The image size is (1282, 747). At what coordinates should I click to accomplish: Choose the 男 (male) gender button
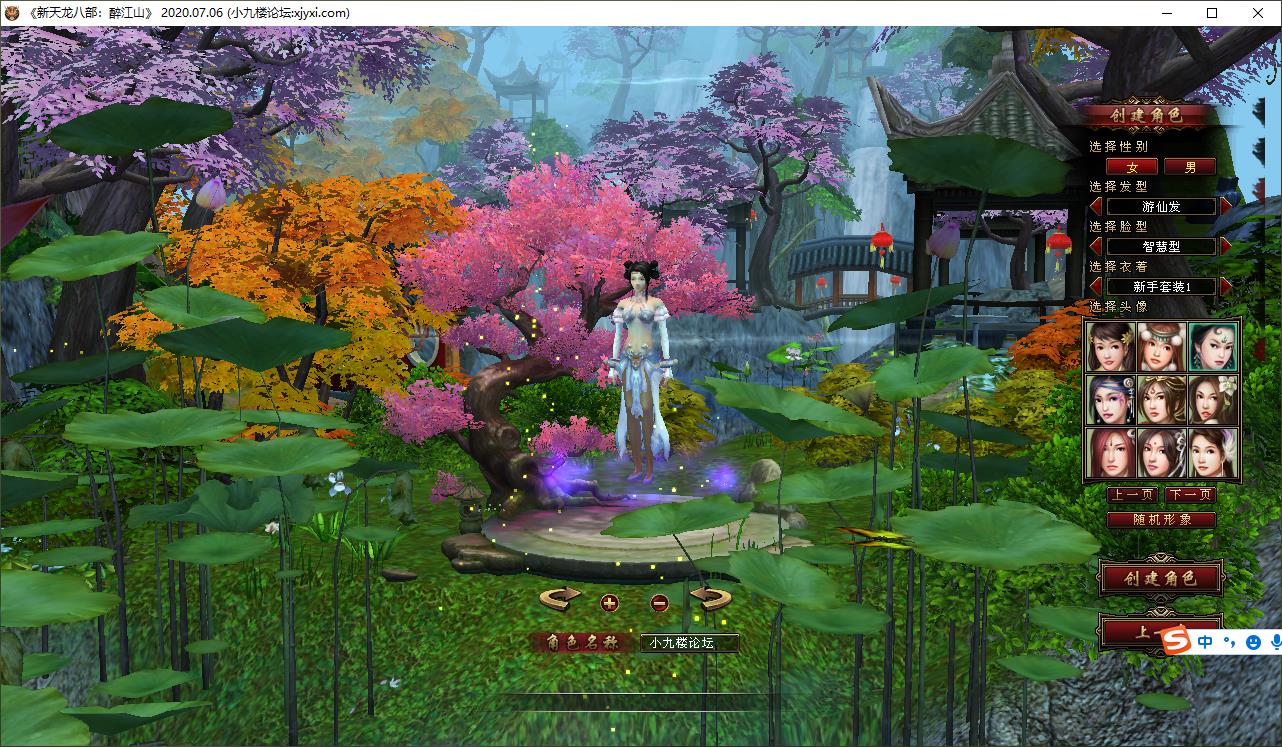[x=1190, y=167]
